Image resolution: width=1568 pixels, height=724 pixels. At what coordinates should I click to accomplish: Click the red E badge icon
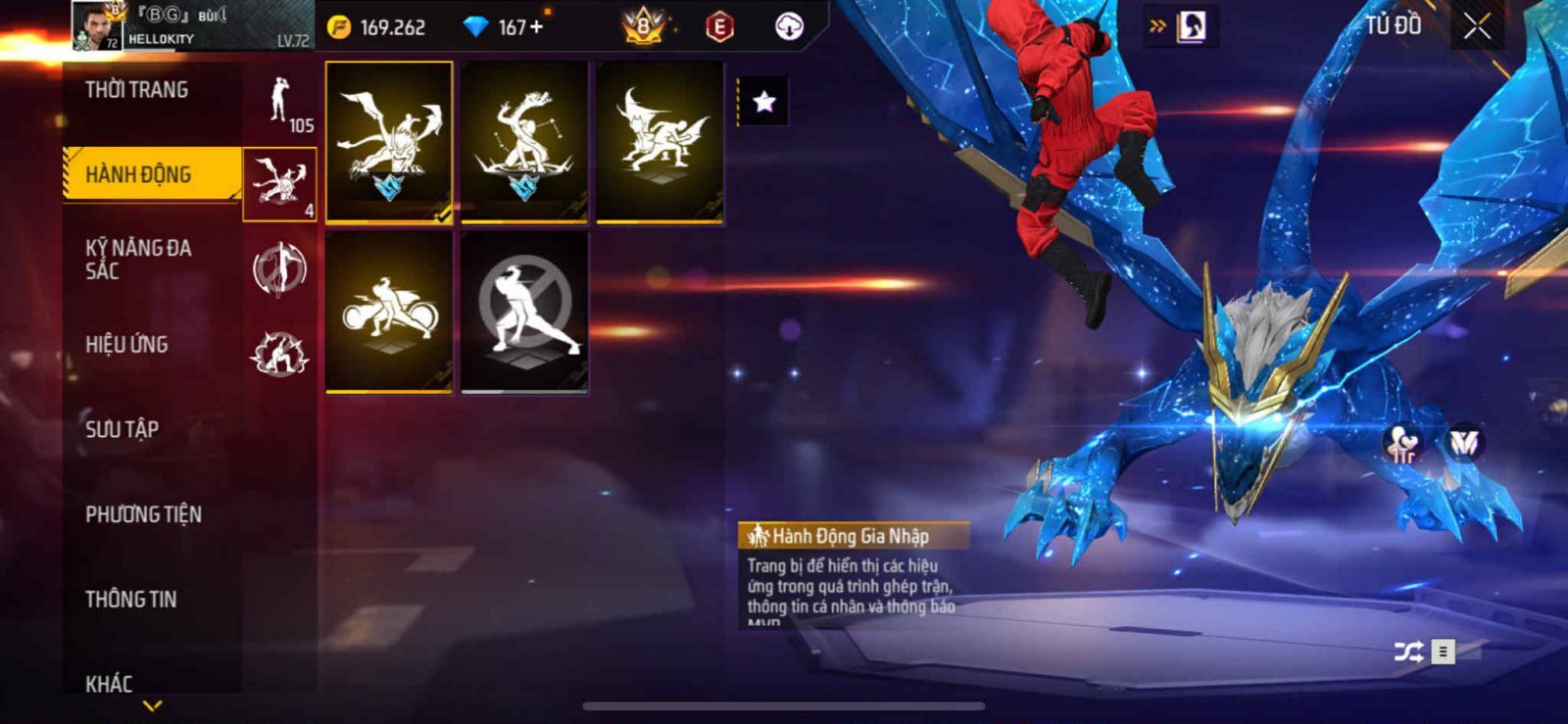click(719, 26)
